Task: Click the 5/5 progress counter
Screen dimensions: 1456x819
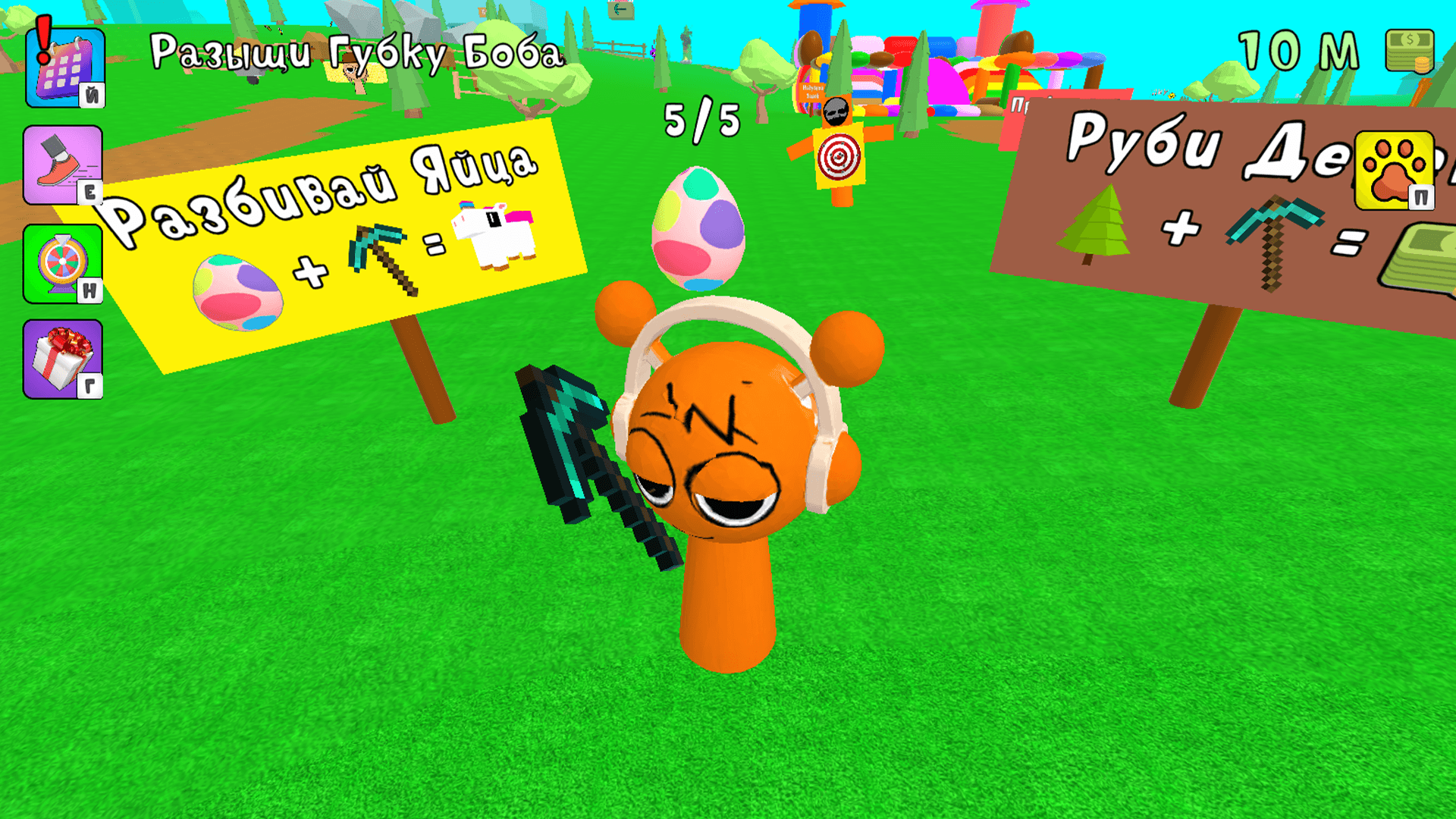Action: [x=698, y=118]
